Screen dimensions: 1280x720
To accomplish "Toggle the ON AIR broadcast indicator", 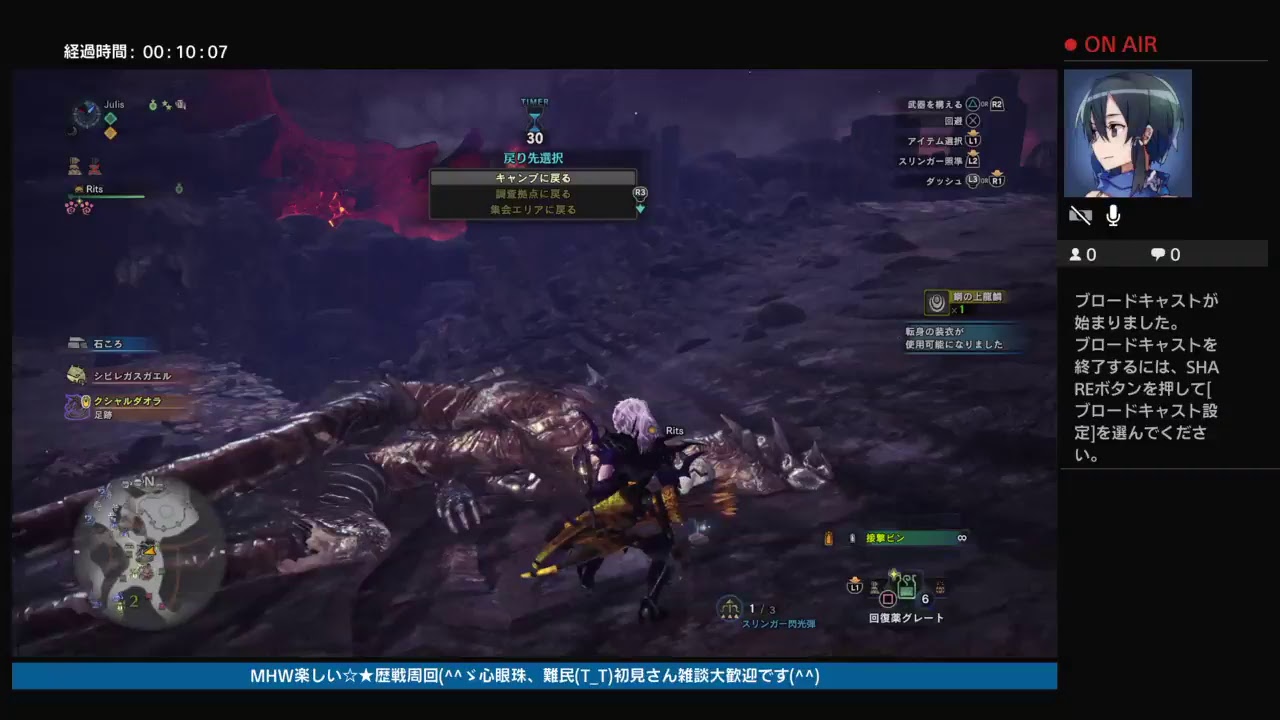I will (1112, 44).
